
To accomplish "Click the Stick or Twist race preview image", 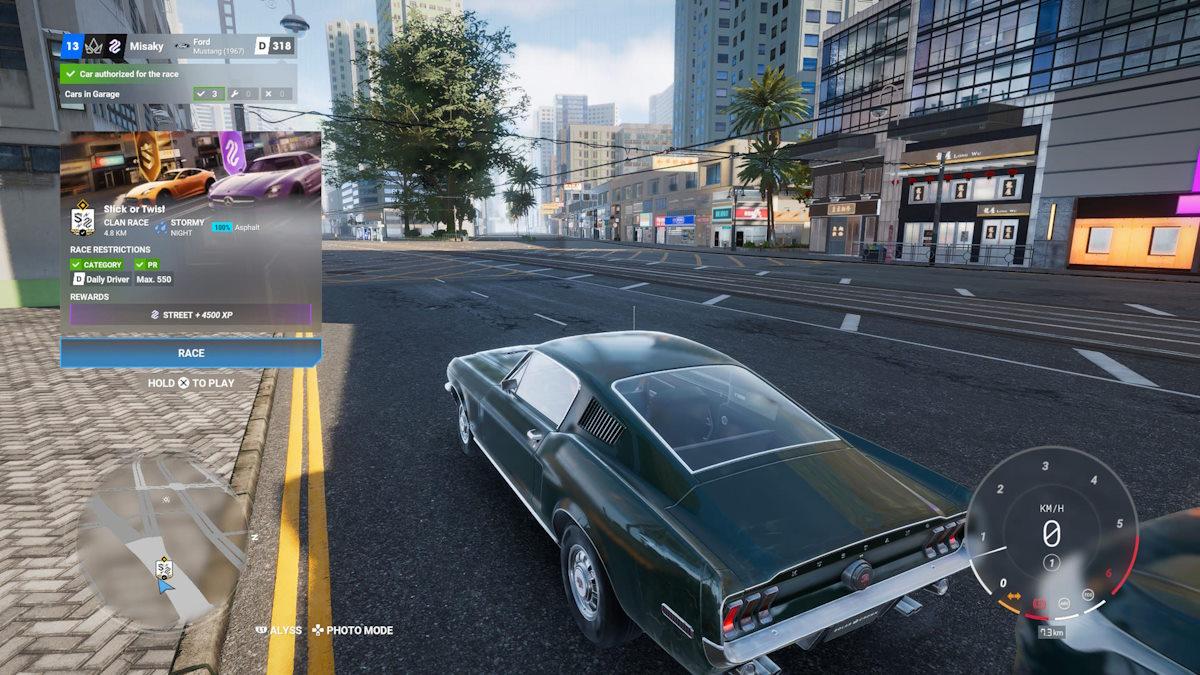I will pyautogui.click(x=191, y=167).
